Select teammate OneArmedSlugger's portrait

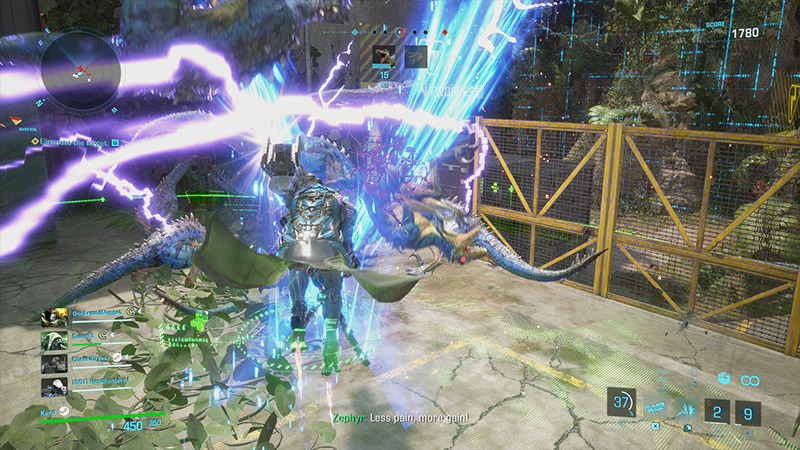point(53,318)
